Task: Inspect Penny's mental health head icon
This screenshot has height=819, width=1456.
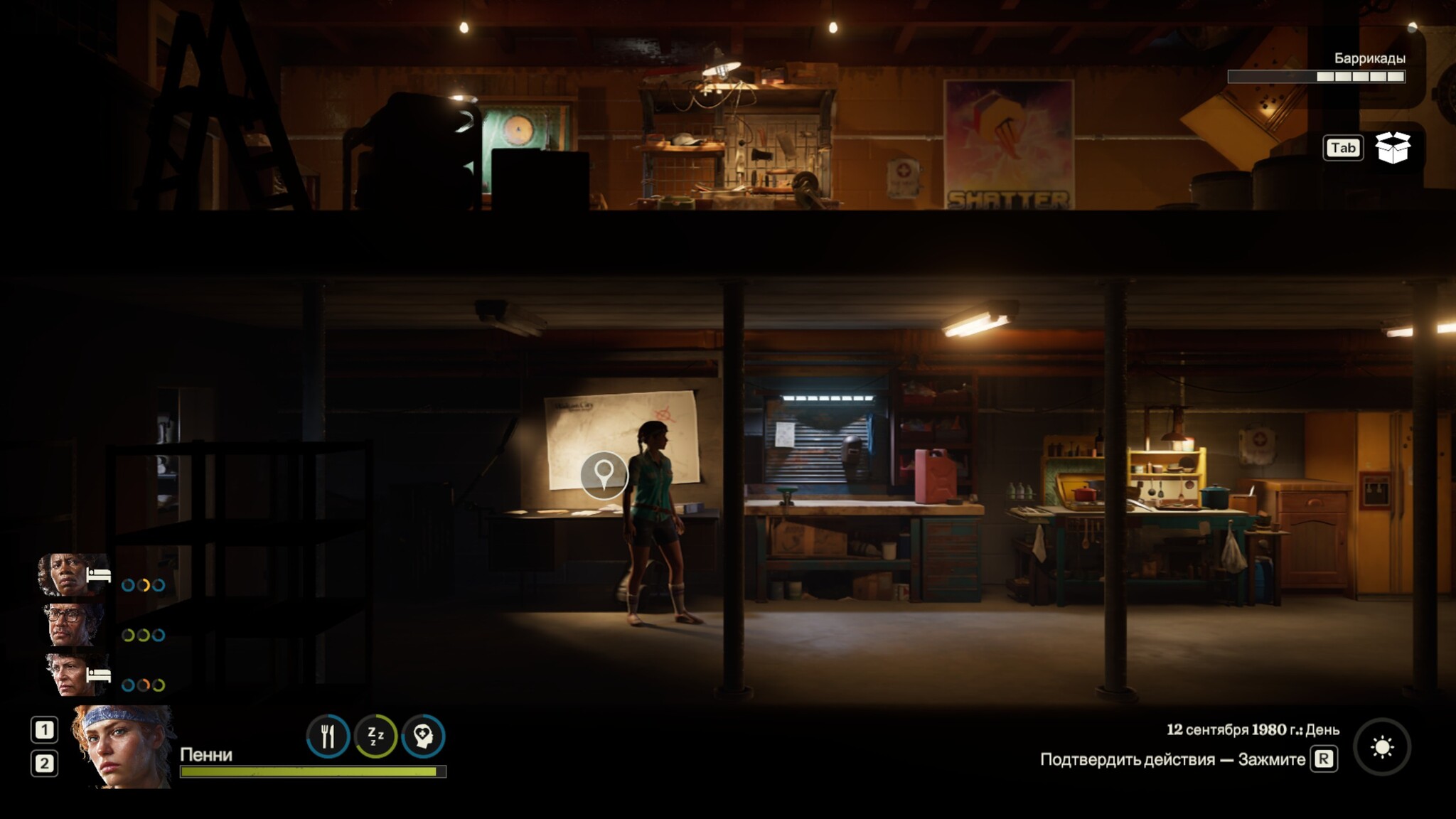Action: pos(423,736)
